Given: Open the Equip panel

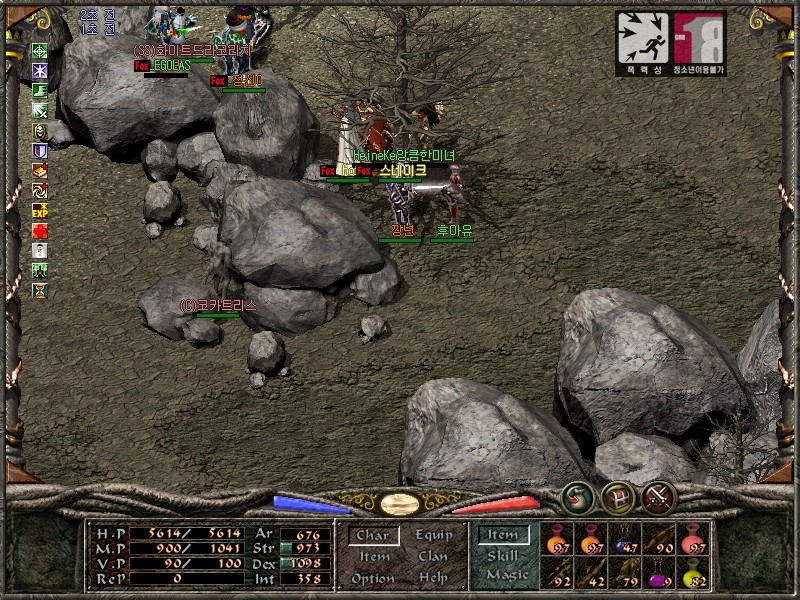Looking at the screenshot, I should coord(433,535).
